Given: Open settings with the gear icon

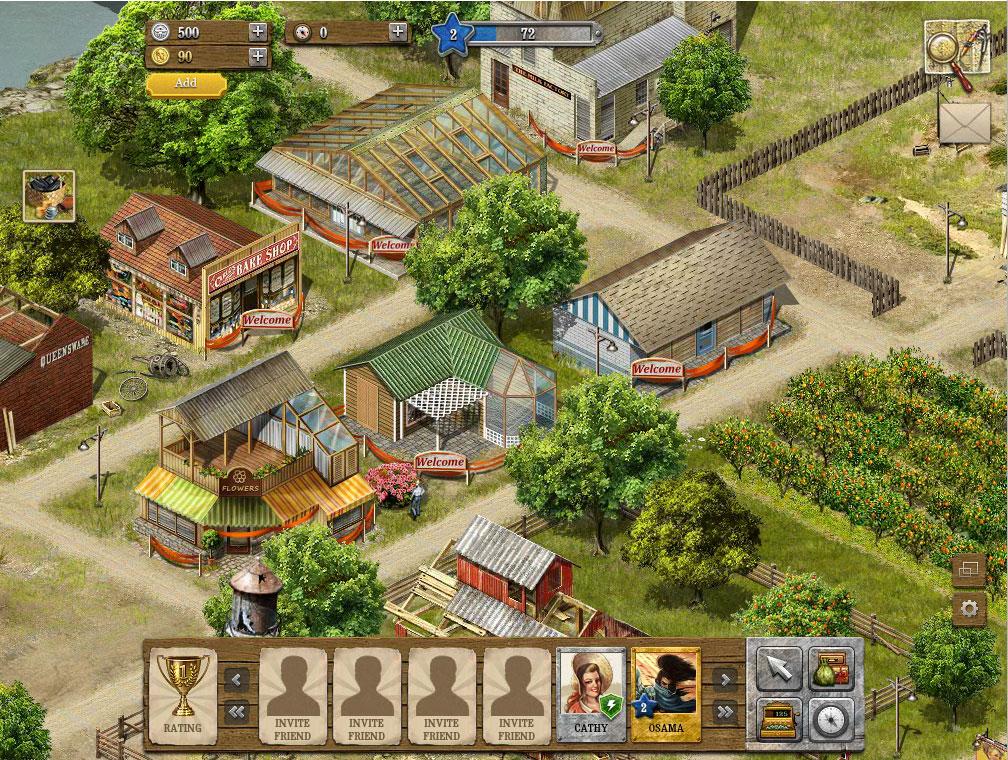Looking at the screenshot, I should point(968,608).
